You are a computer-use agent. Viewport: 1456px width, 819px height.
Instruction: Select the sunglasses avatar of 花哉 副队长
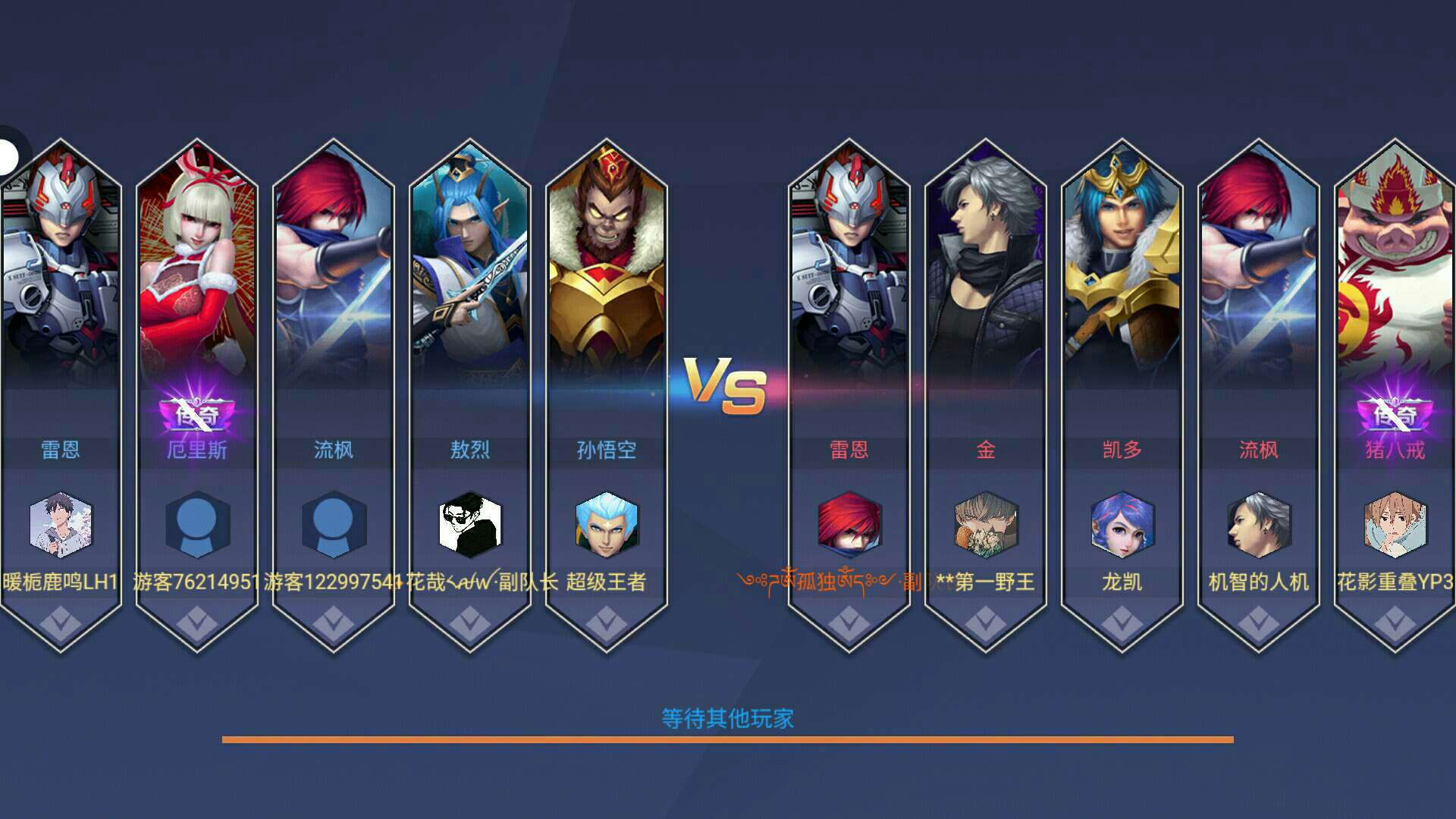(470, 525)
